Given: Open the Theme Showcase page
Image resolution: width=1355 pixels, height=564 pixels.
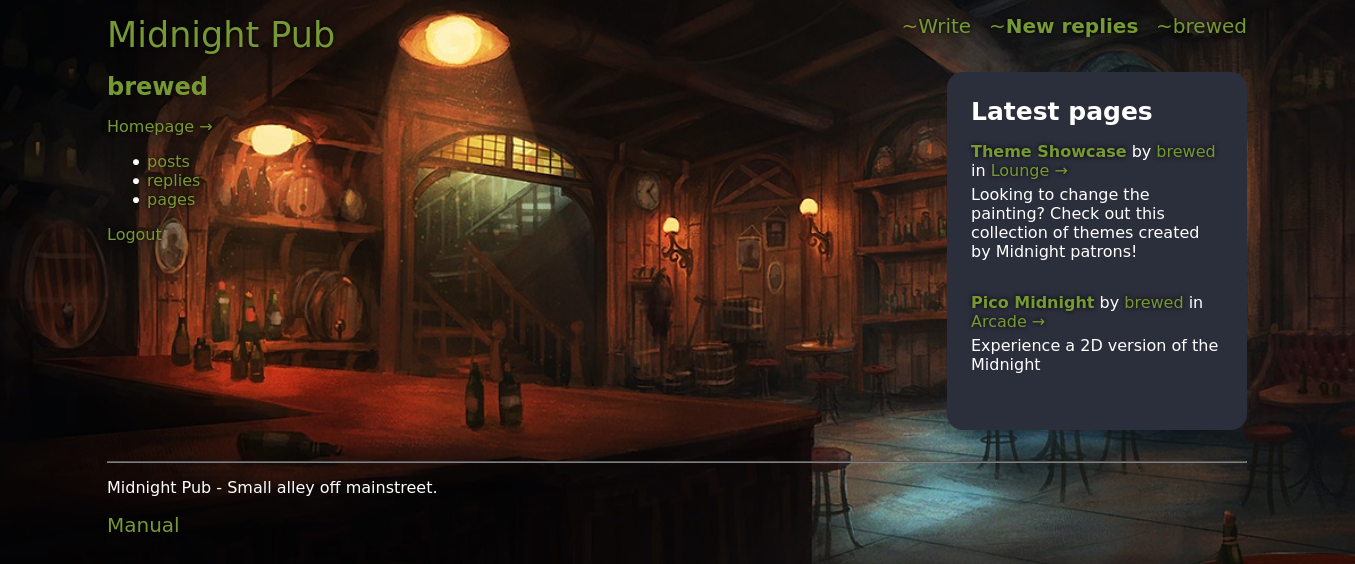Looking at the screenshot, I should [x=1048, y=151].
